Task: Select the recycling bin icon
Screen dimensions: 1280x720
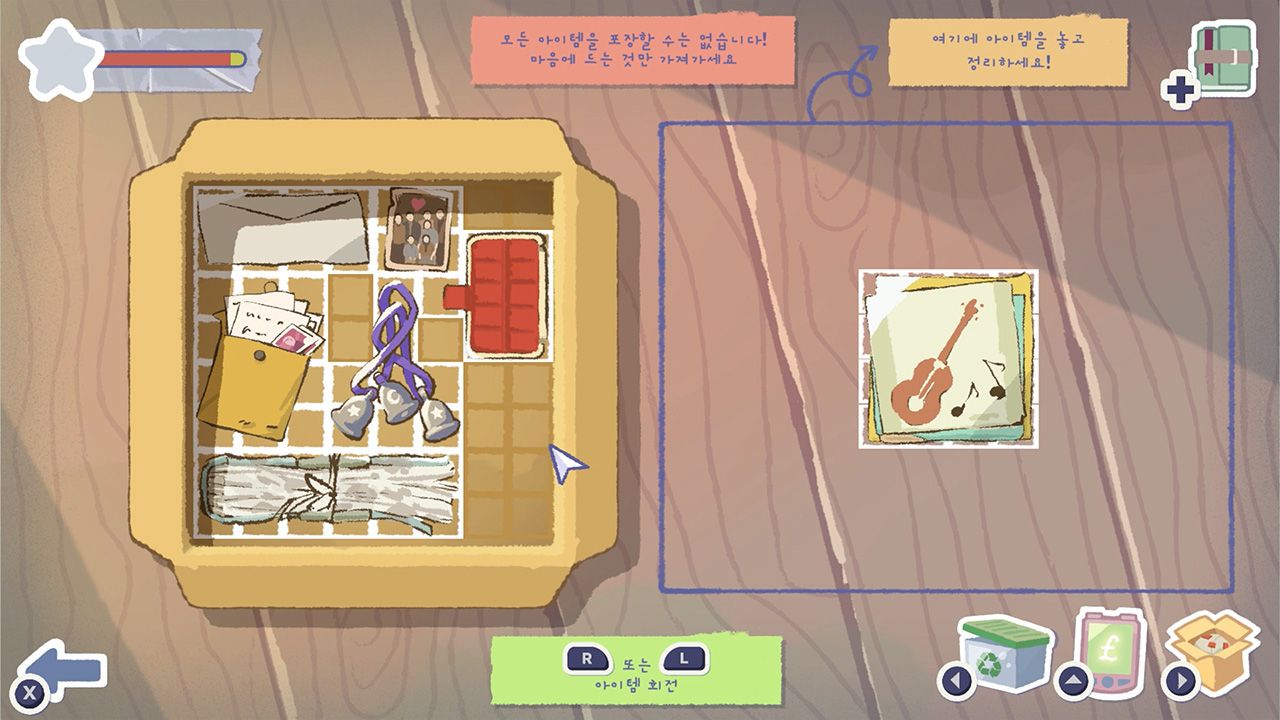Action: (1004, 654)
